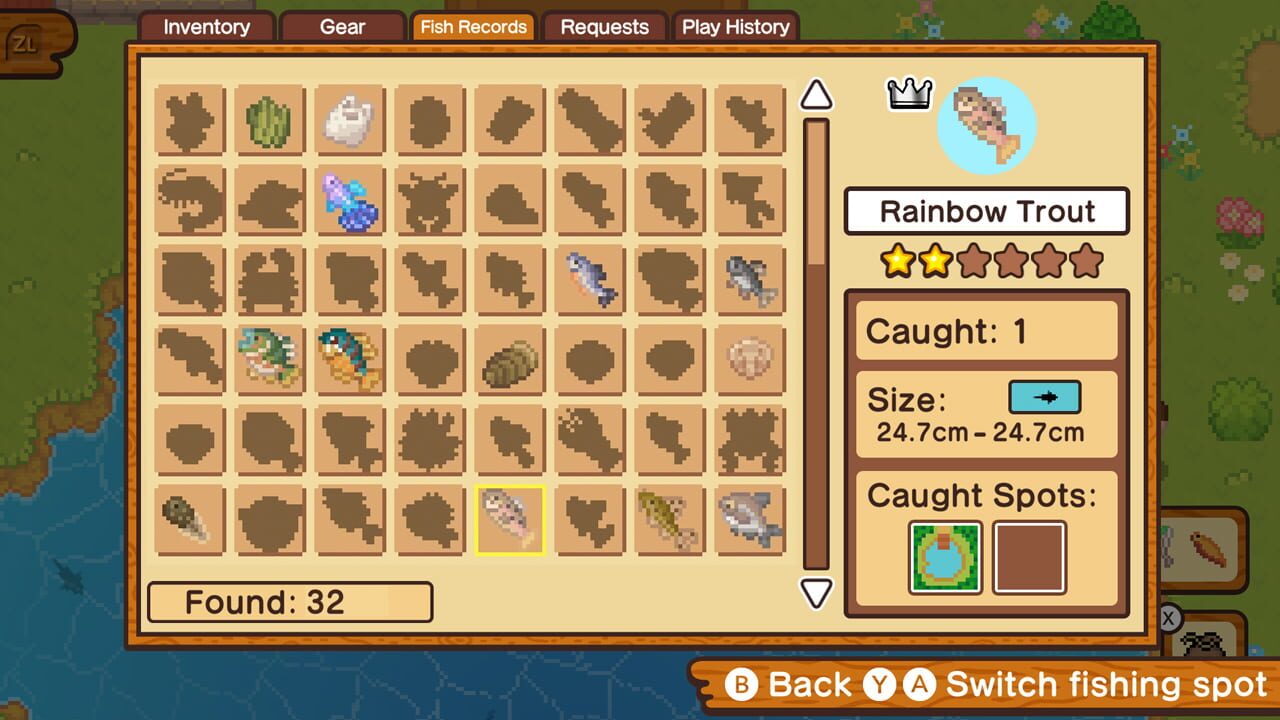The width and height of the screenshot is (1280, 720).
Task: Select the highlighted Rainbow Trout grid slot
Action: point(510,518)
